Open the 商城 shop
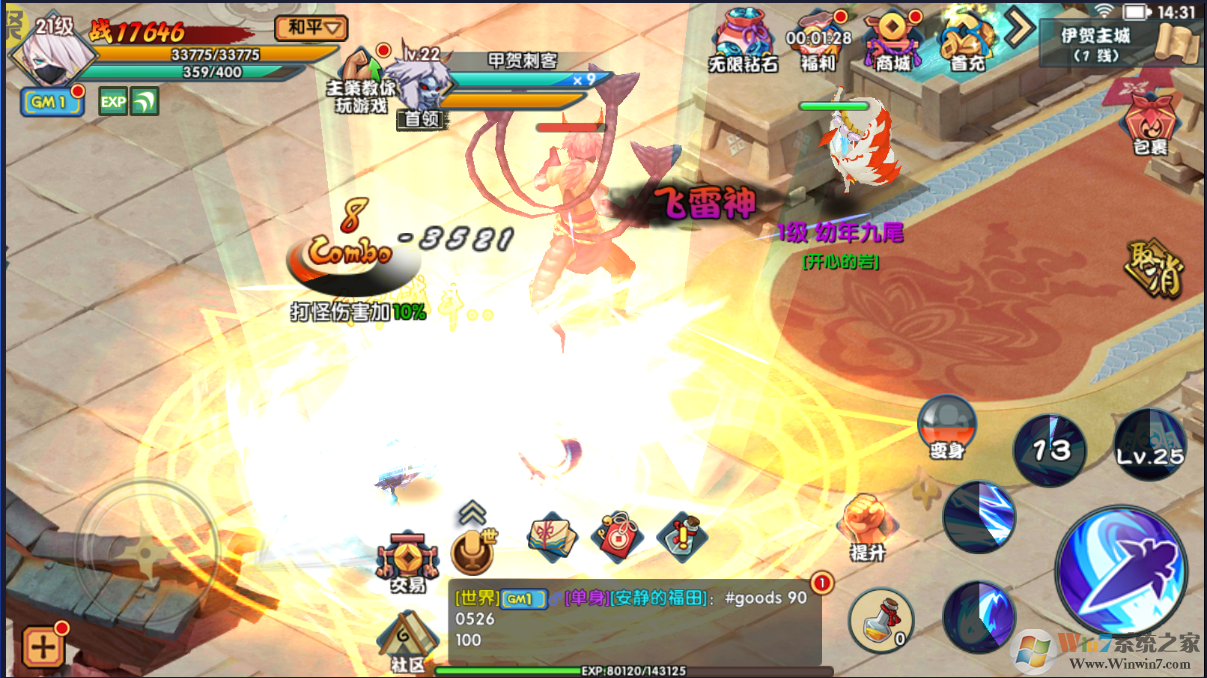Screen dimensions: 1207x678 (x=893, y=40)
